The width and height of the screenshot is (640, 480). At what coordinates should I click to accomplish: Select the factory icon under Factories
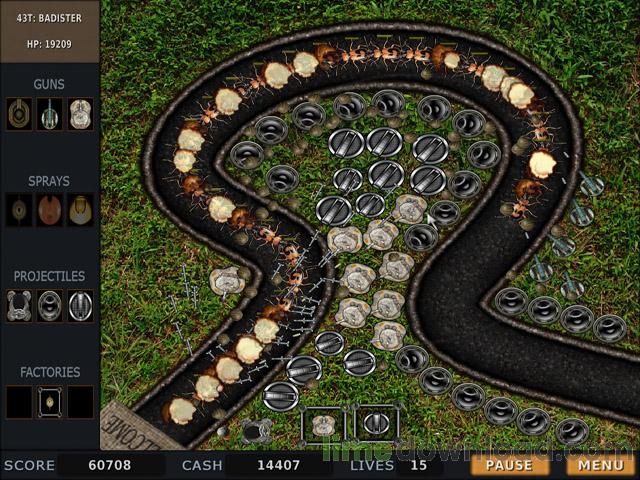[50, 401]
